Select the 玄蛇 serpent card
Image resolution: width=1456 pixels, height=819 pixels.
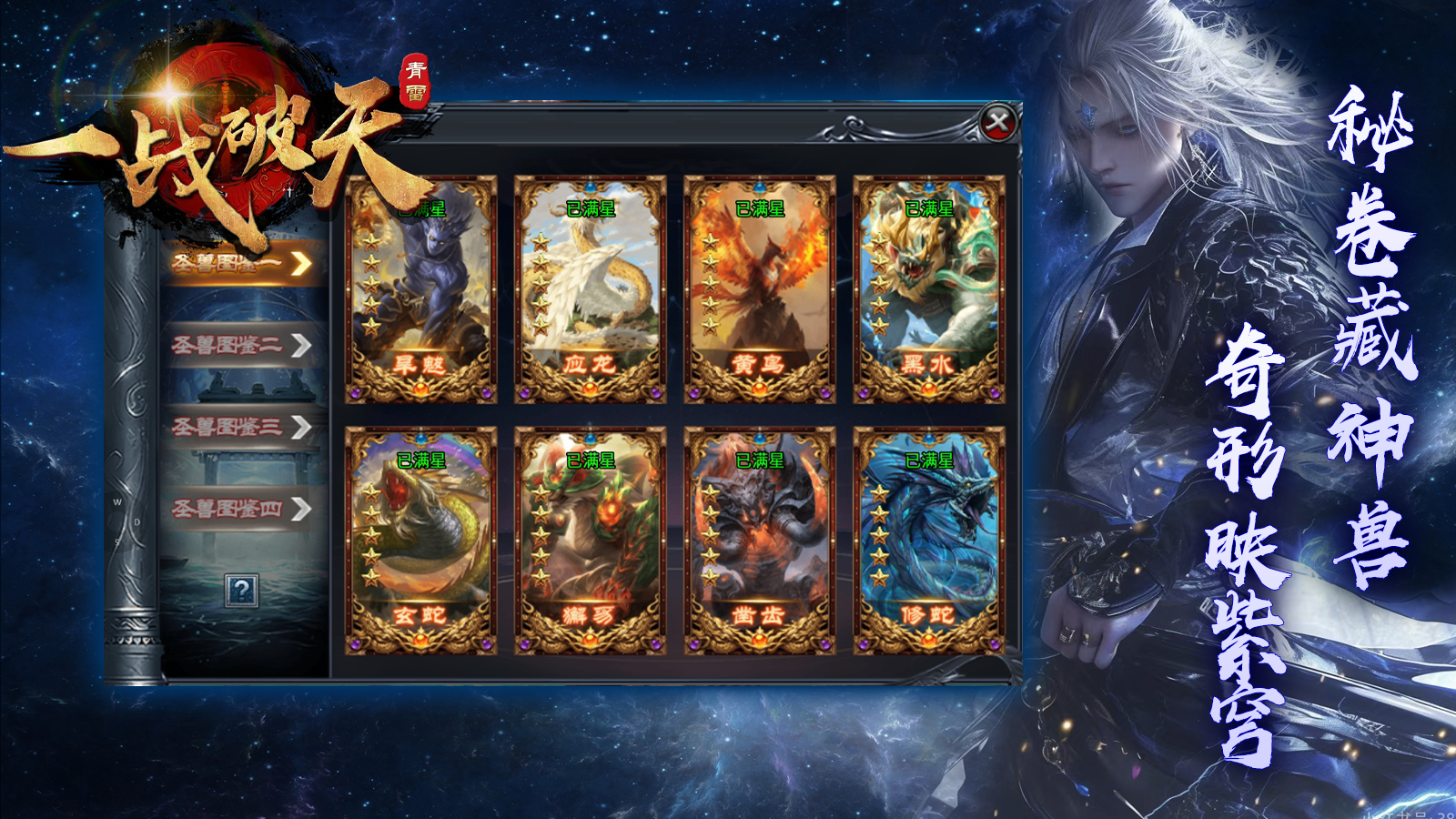pos(420,541)
